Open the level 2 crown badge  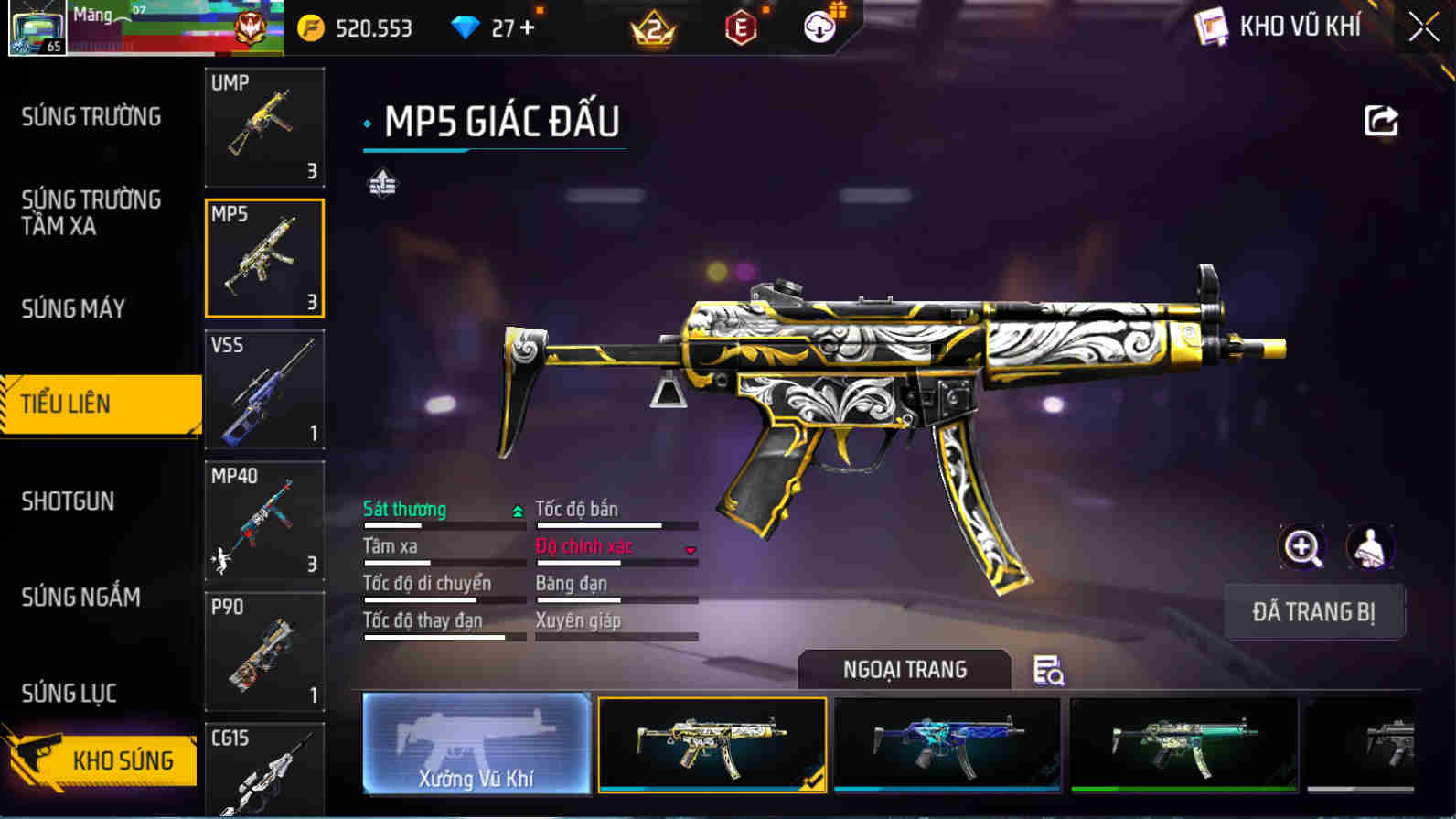pyautogui.click(x=652, y=27)
